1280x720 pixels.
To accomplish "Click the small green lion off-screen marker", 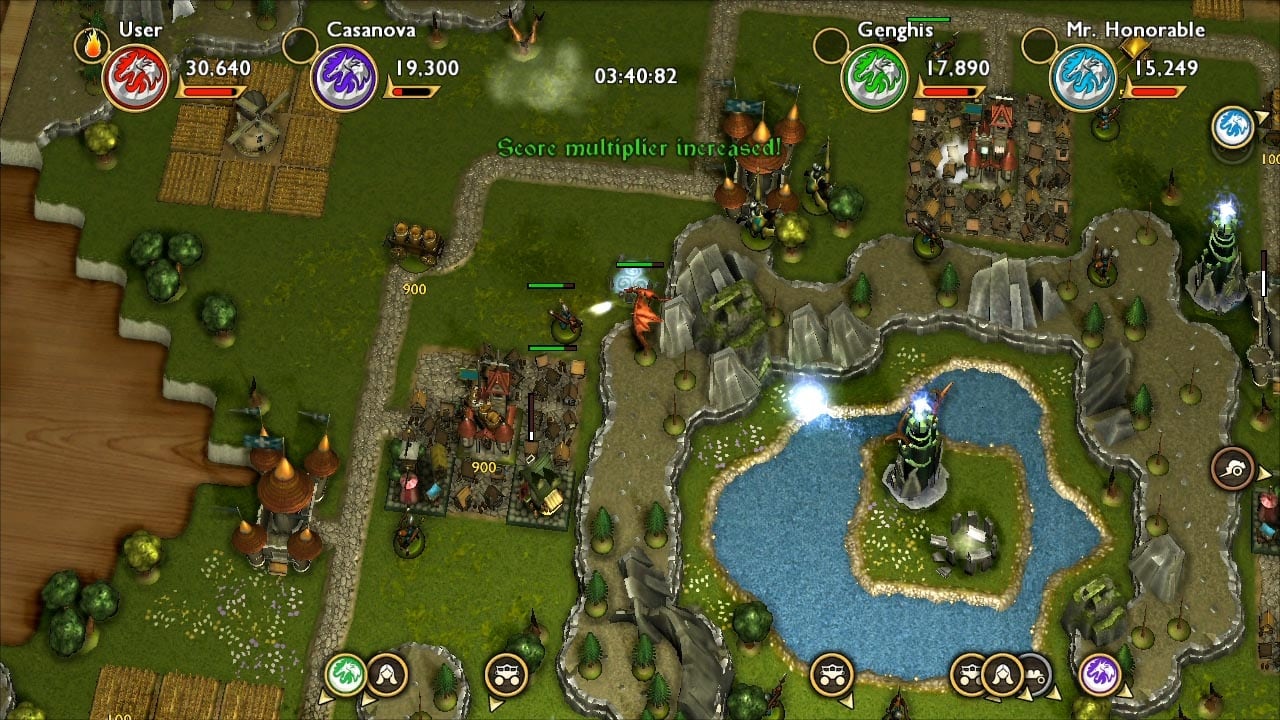I will [x=346, y=673].
